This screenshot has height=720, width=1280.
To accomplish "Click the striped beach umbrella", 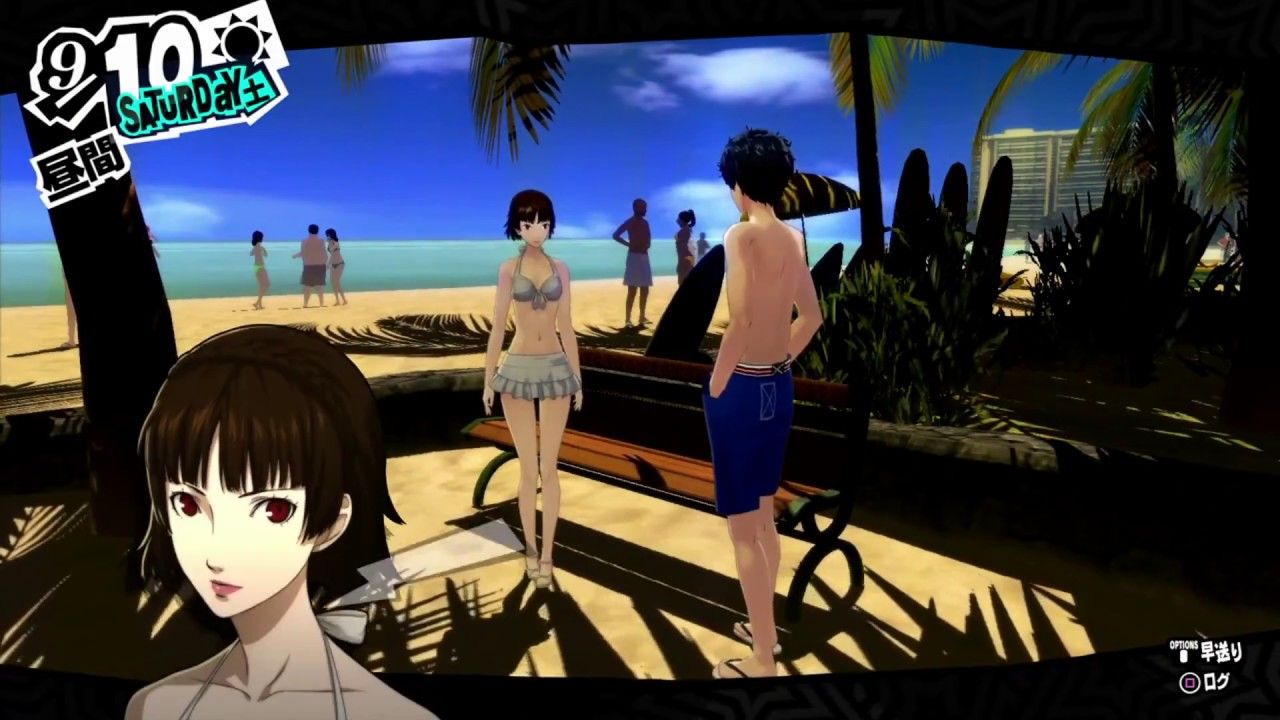I will 815,190.
